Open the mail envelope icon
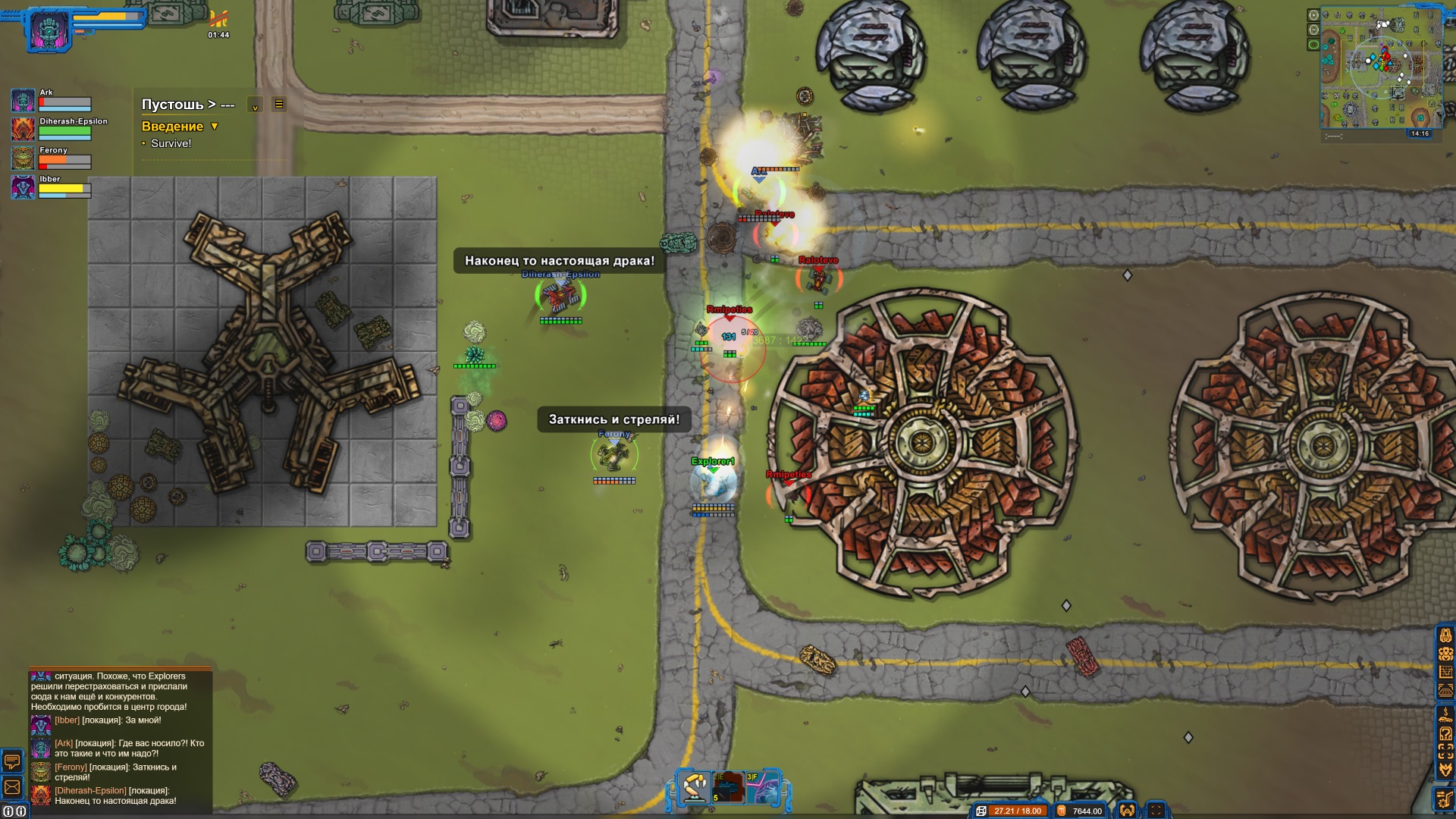Image resolution: width=1456 pixels, height=819 pixels. [13, 787]
